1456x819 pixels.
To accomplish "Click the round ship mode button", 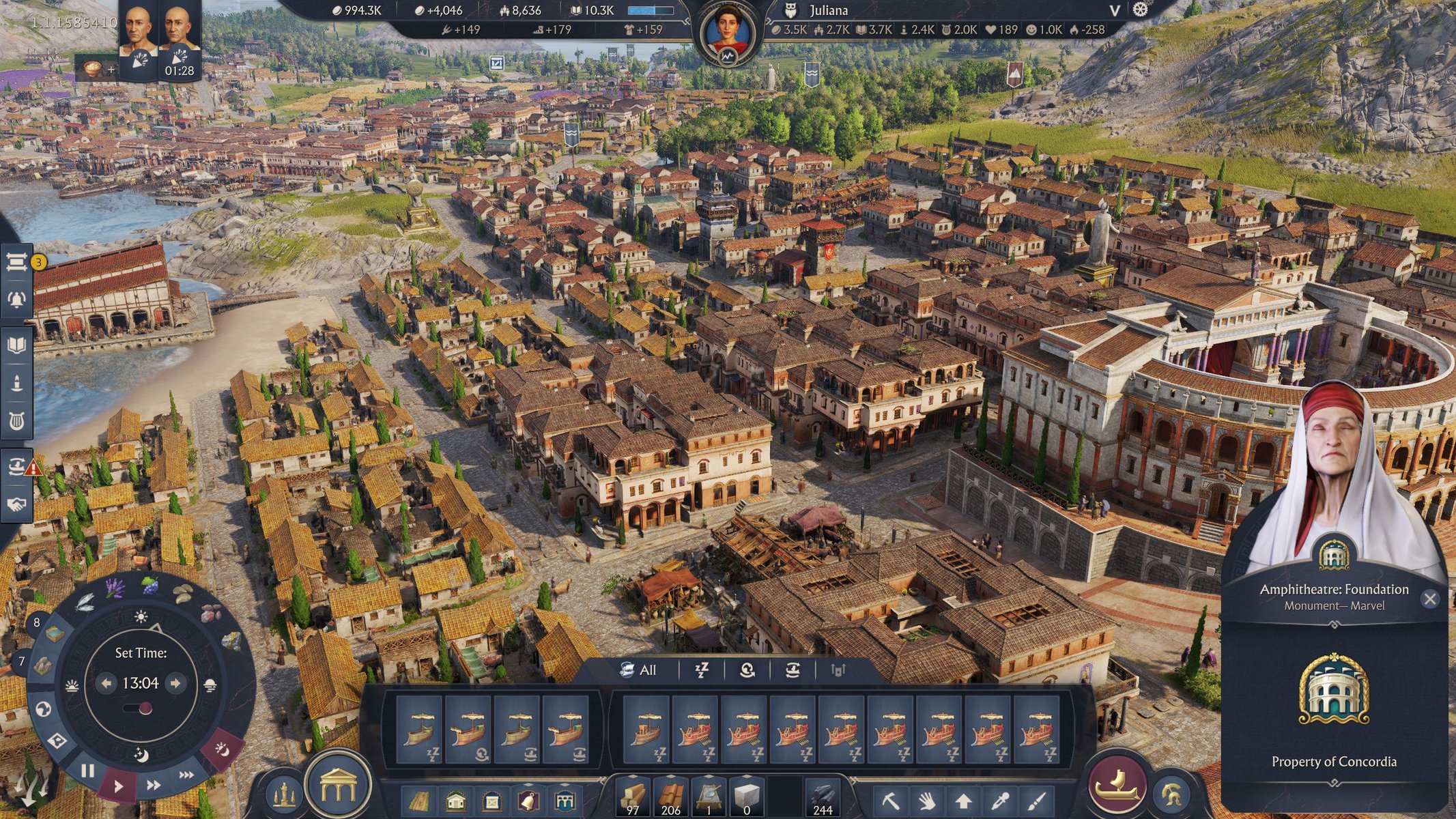I will click(1117, 784).
